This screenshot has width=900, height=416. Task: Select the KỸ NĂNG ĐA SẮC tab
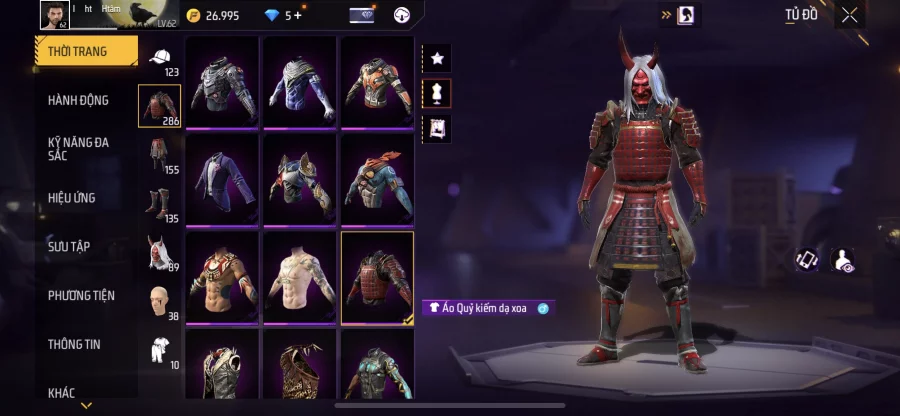pyautogui.click(x=78, y=149)
